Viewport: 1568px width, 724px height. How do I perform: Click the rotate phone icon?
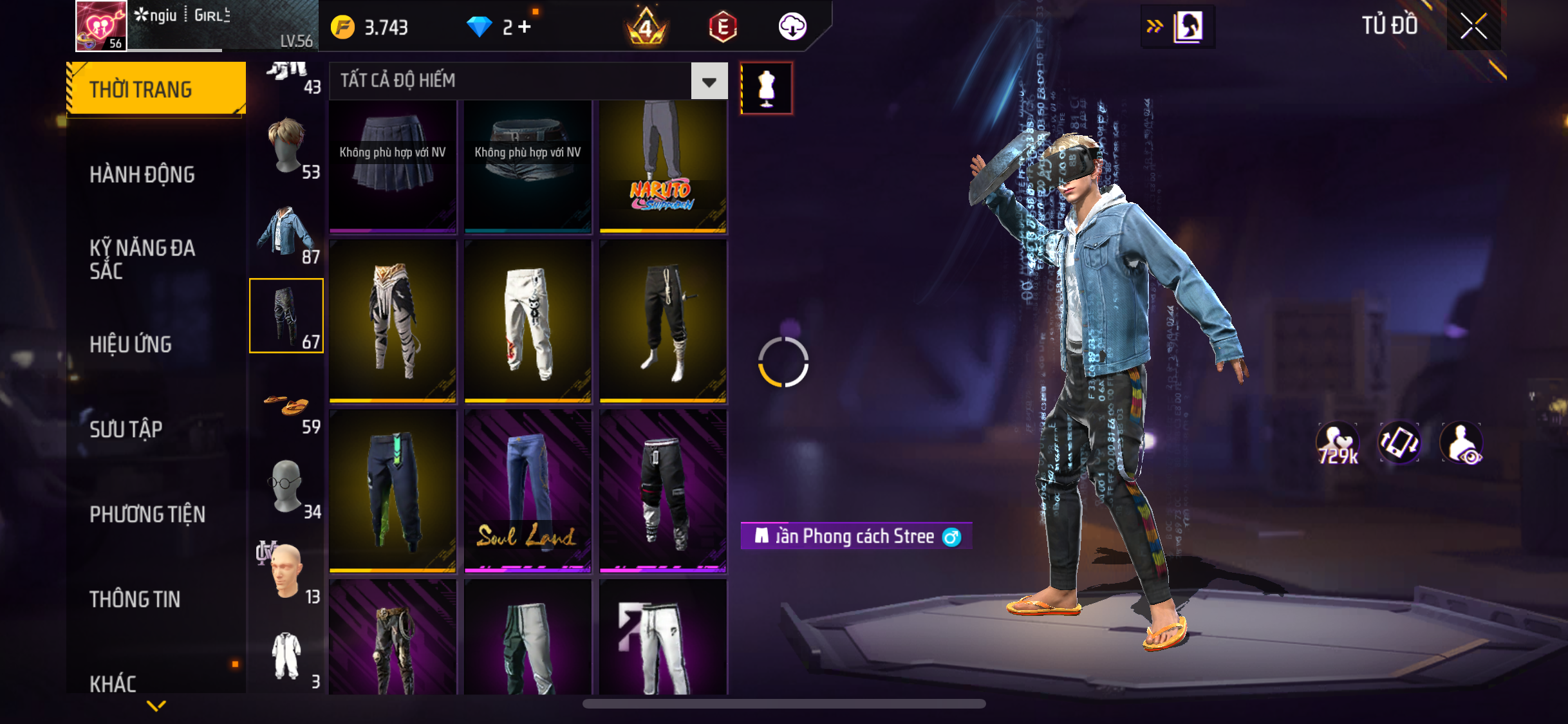1399,443
